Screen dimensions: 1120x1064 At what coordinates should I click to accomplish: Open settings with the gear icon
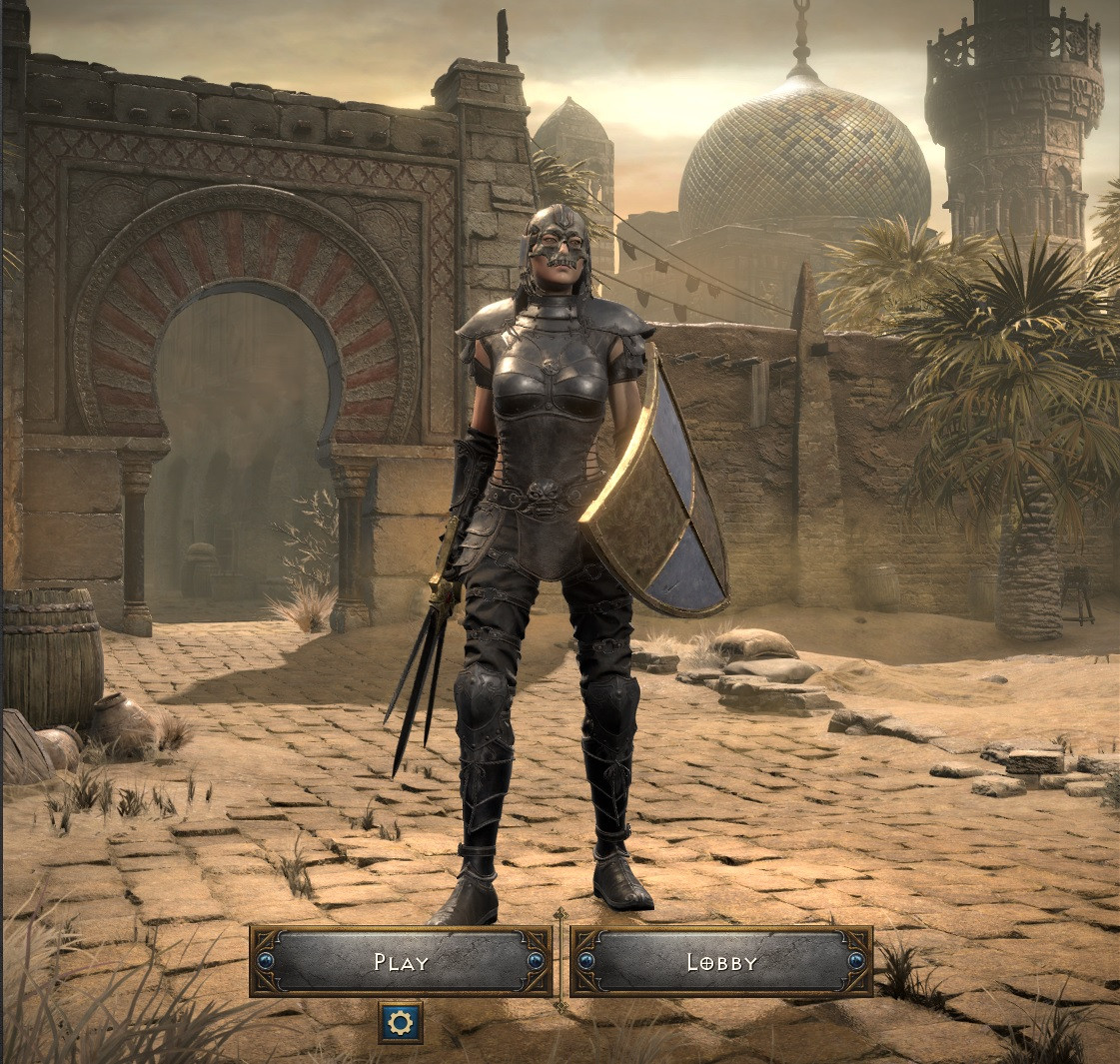point(401,1022)
